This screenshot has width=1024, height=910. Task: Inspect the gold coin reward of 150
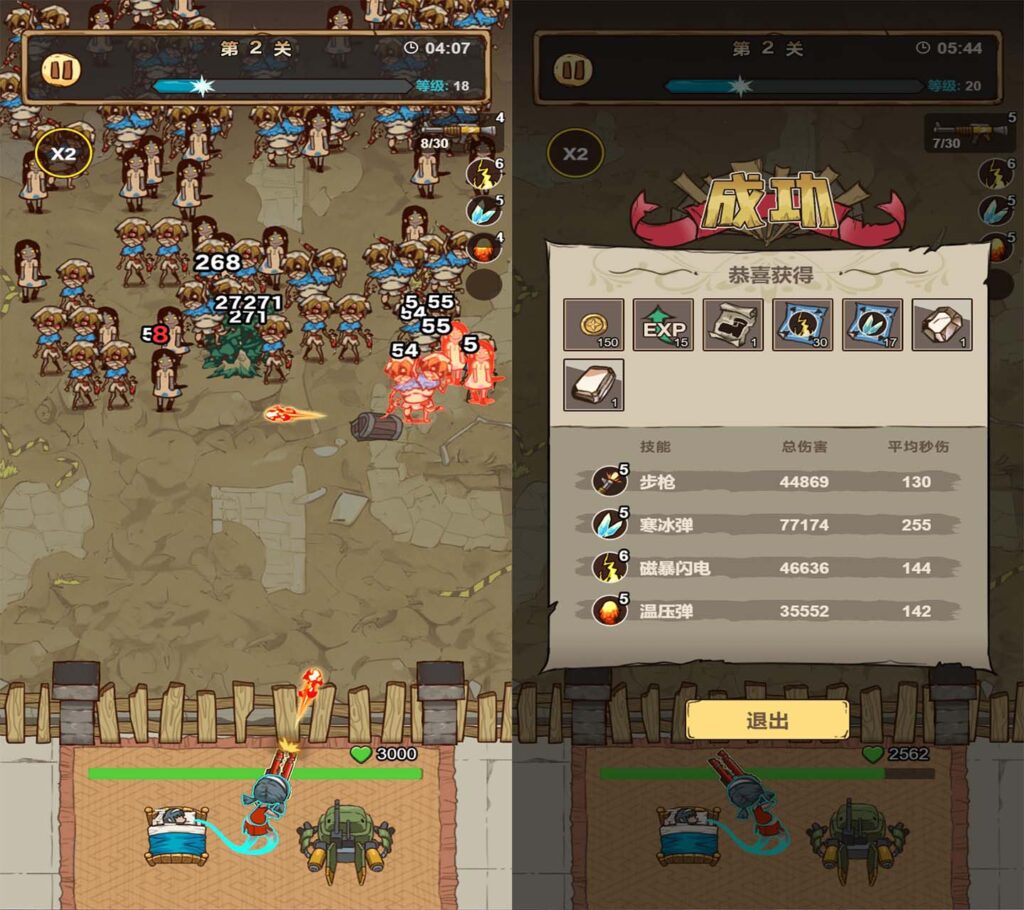pyautogui.click(x=593, y=325)
